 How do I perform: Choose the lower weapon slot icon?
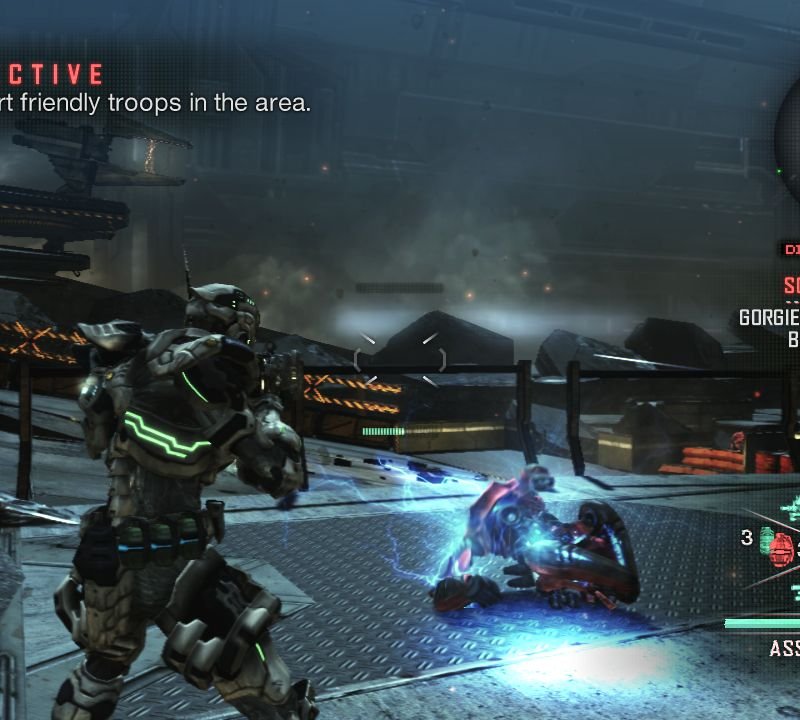coord(792,590)
